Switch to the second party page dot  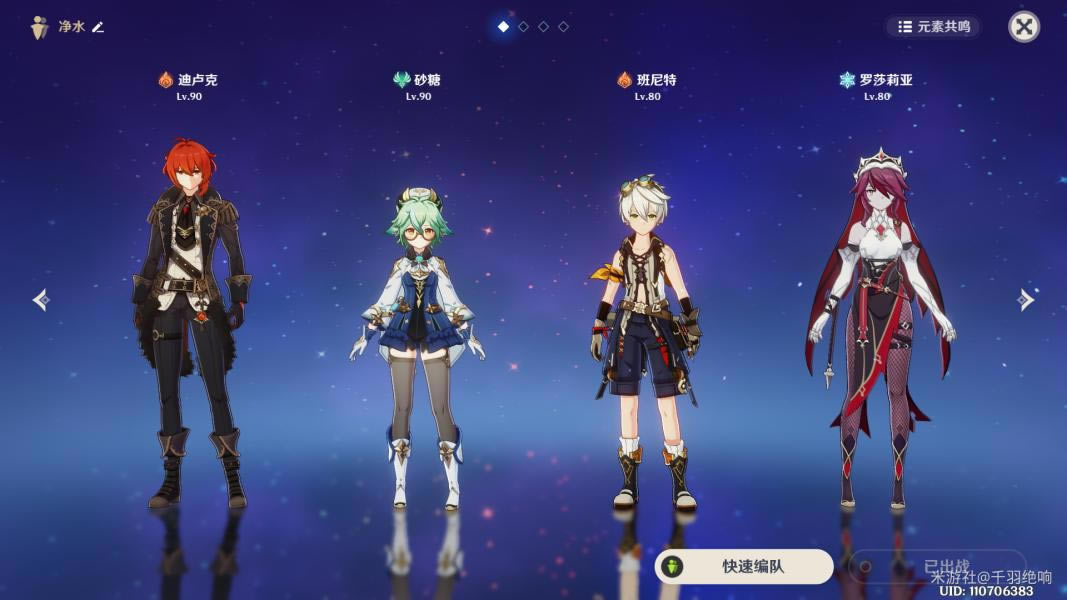click(523, 27)
